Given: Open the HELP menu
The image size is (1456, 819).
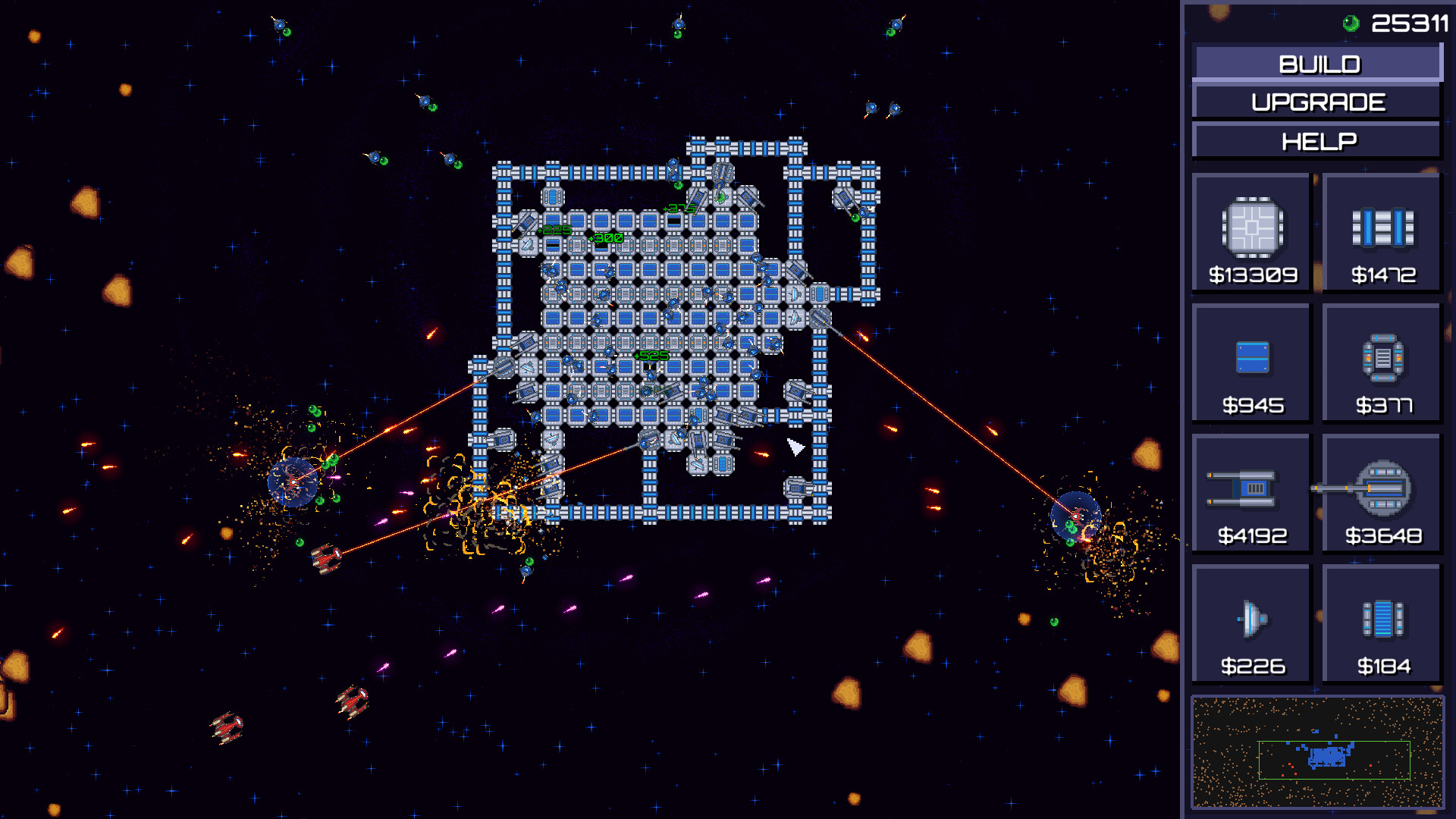Looking at the screenshot, I should pos(1317,140).
